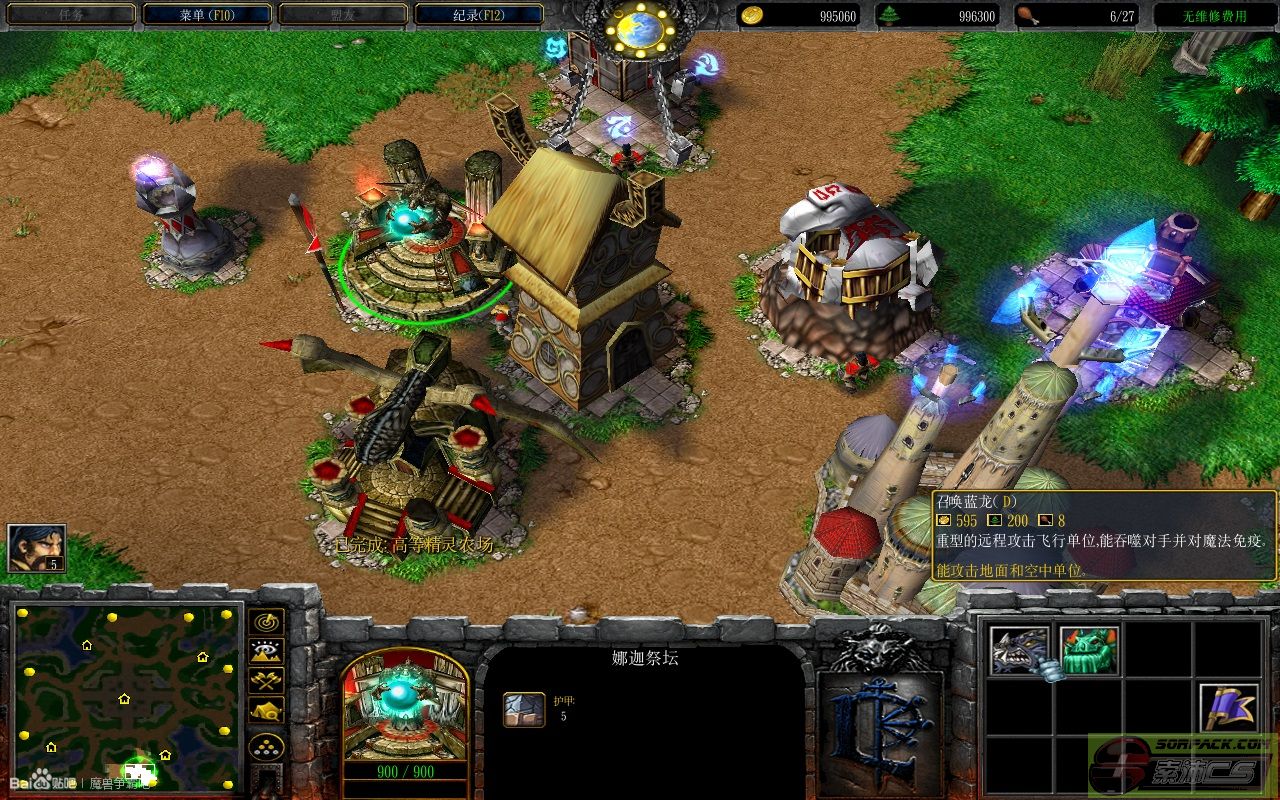Activate the minimap signal ping button
The height and width of the screenshot is (800, 1280).
click(267, 622)
